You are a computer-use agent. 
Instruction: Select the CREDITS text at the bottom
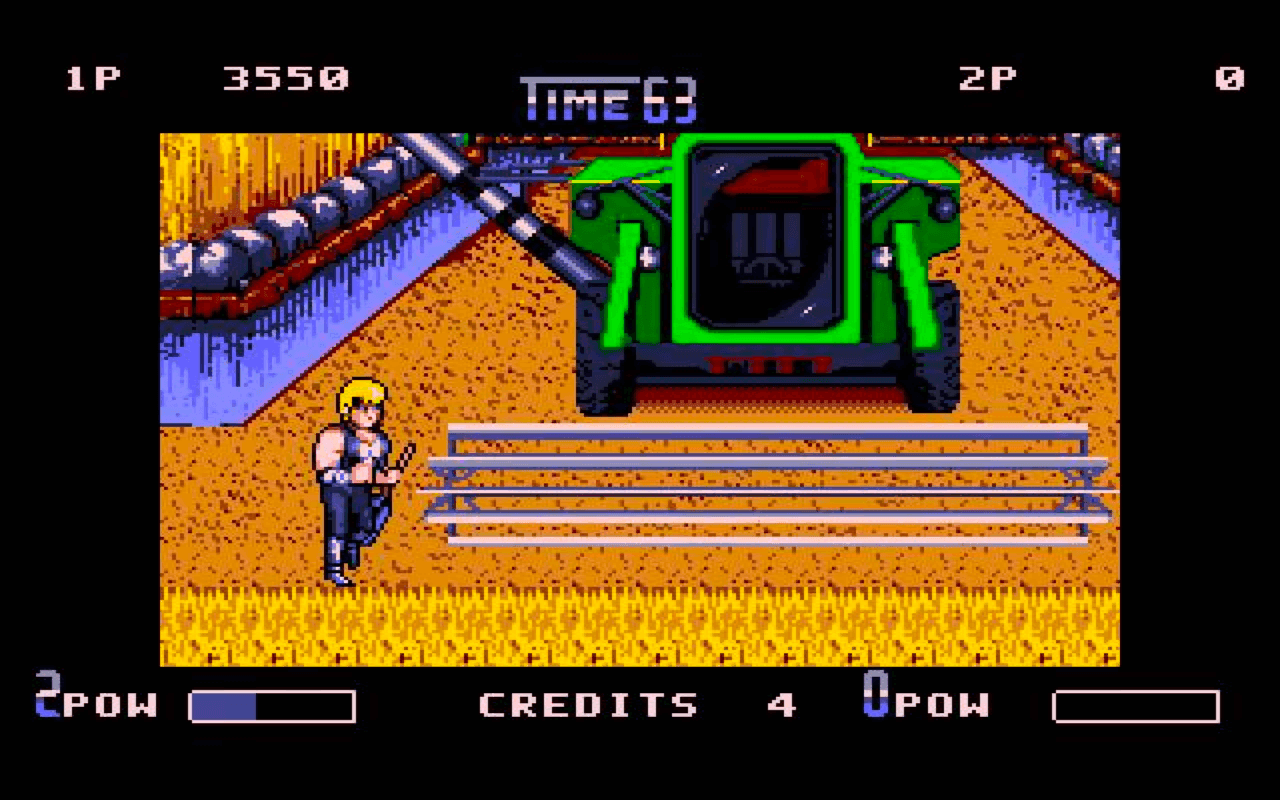(x=590, y=705)
